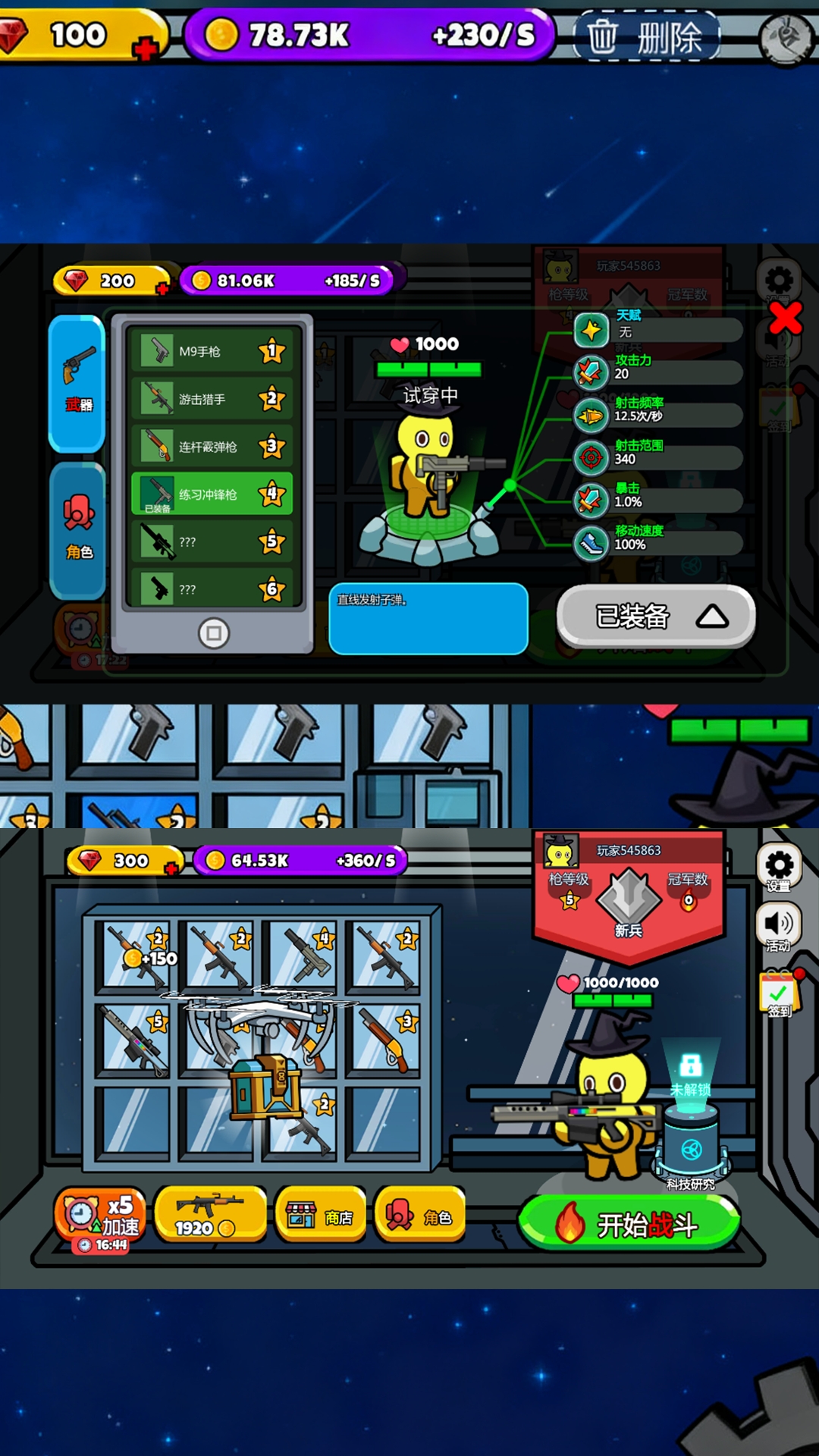The height and width of the screenshot is (1456, 819).
Task: Start battle with 开始战斗 button
Action: 629,1224
